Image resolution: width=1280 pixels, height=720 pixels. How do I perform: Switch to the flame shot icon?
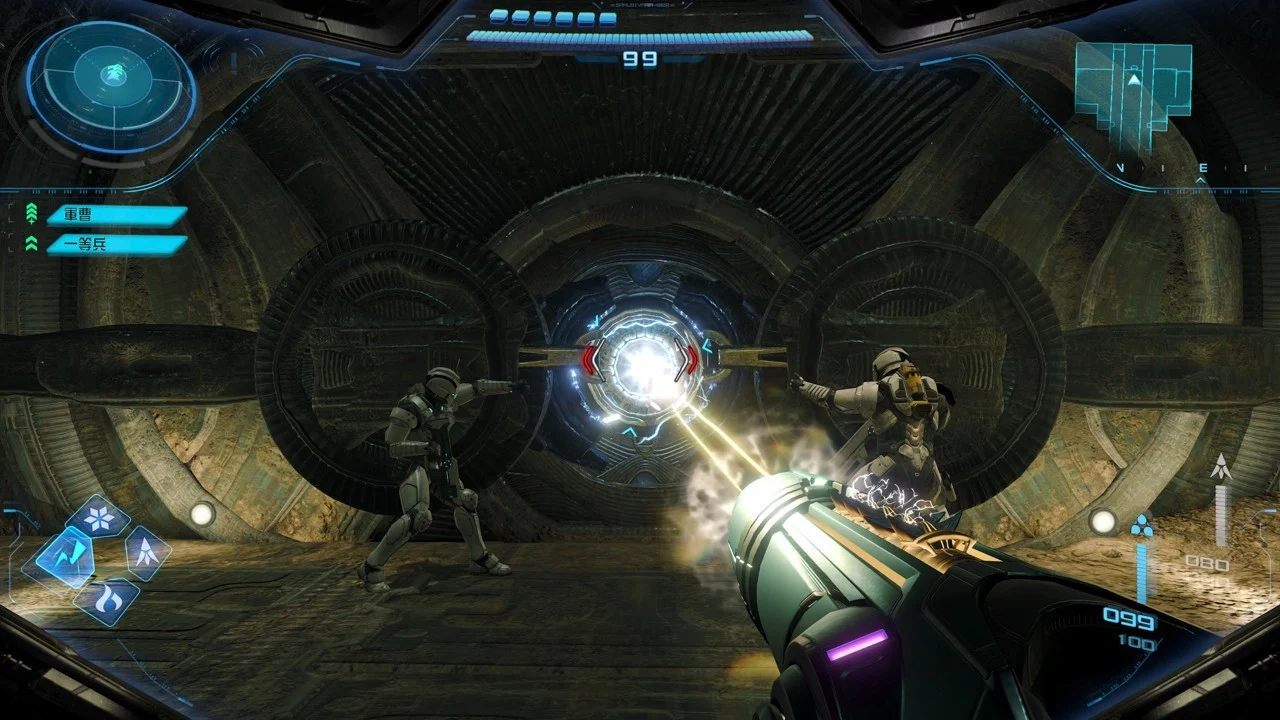(x=106, y=600)
